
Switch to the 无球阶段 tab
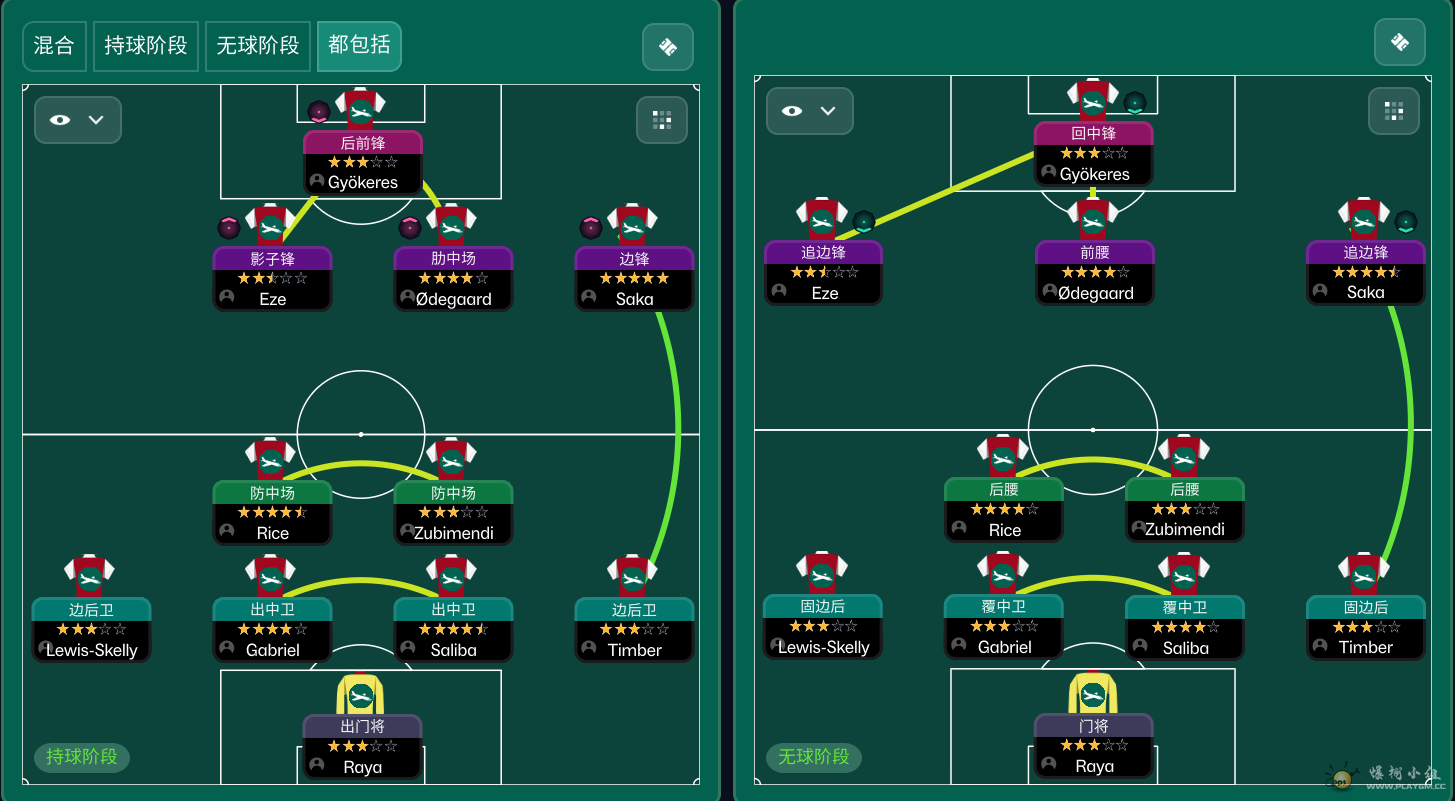pos(257,46)
